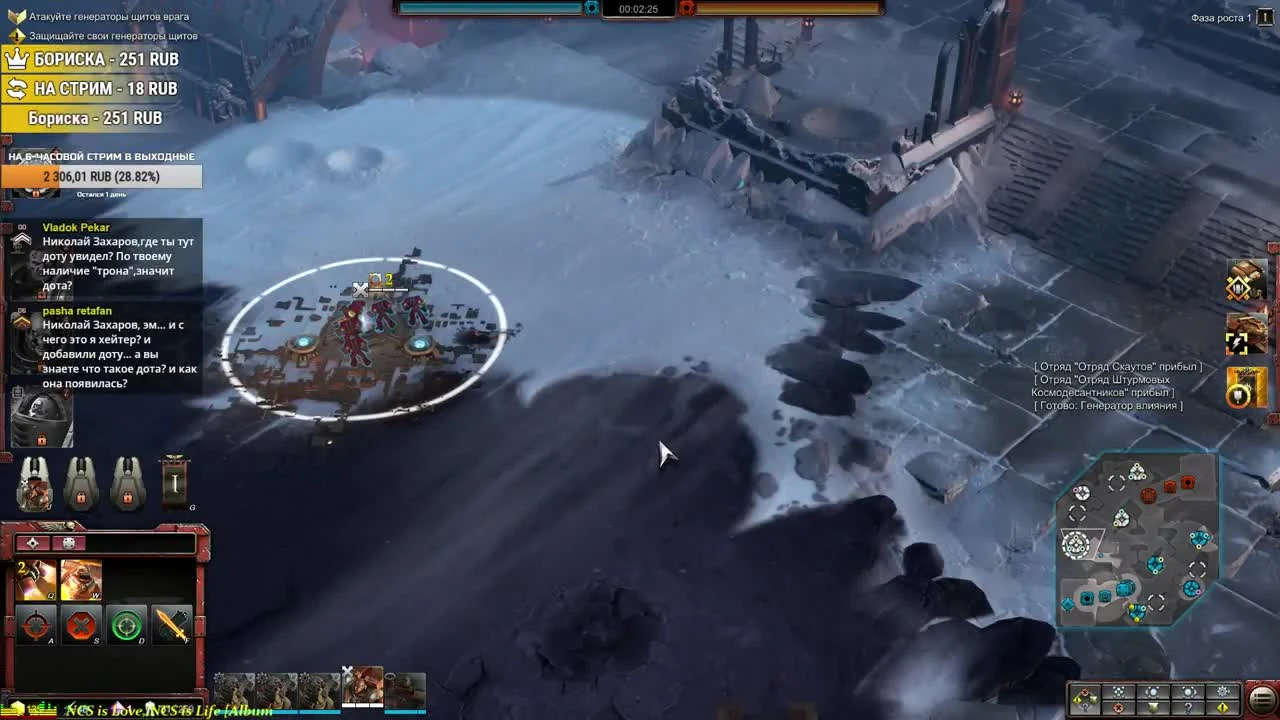
Task: Click the question mark ping icon
Action: [1188, 707]
